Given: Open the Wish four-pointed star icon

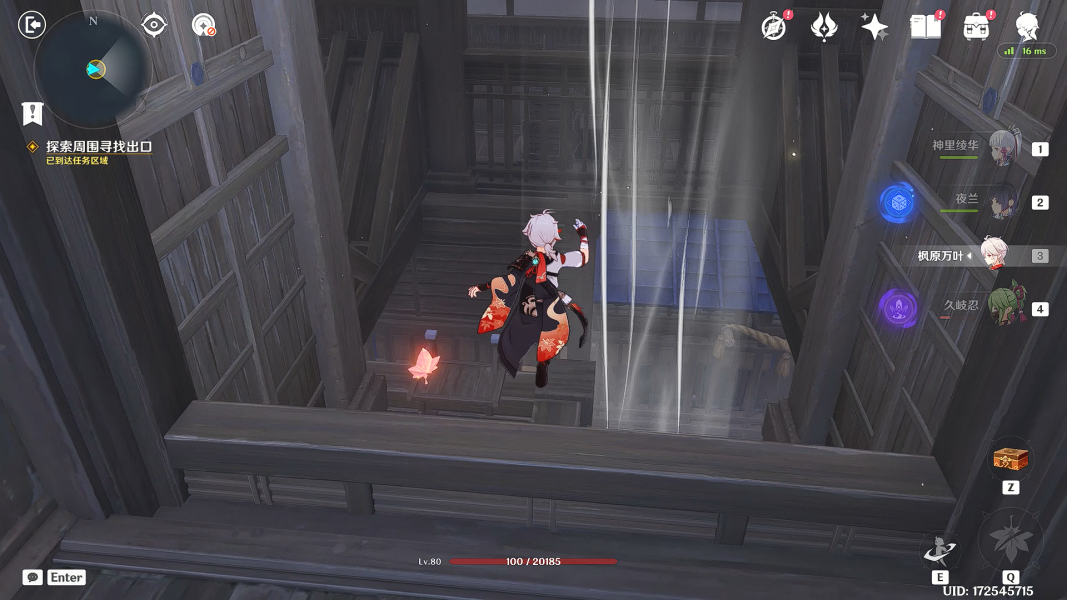Looking at the screenshot, I should 875,27.
